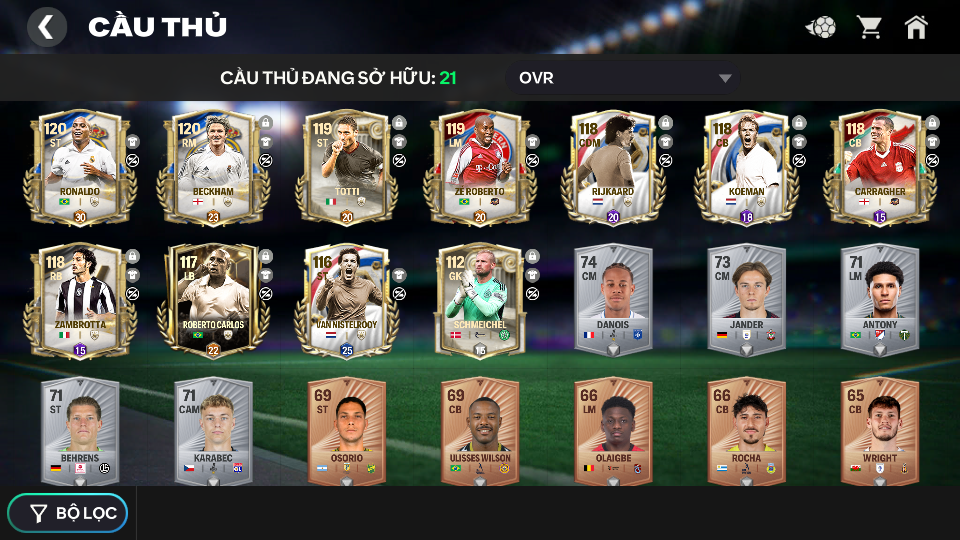Choose the Van Nistelrooy card

click(x=346, y=298)
